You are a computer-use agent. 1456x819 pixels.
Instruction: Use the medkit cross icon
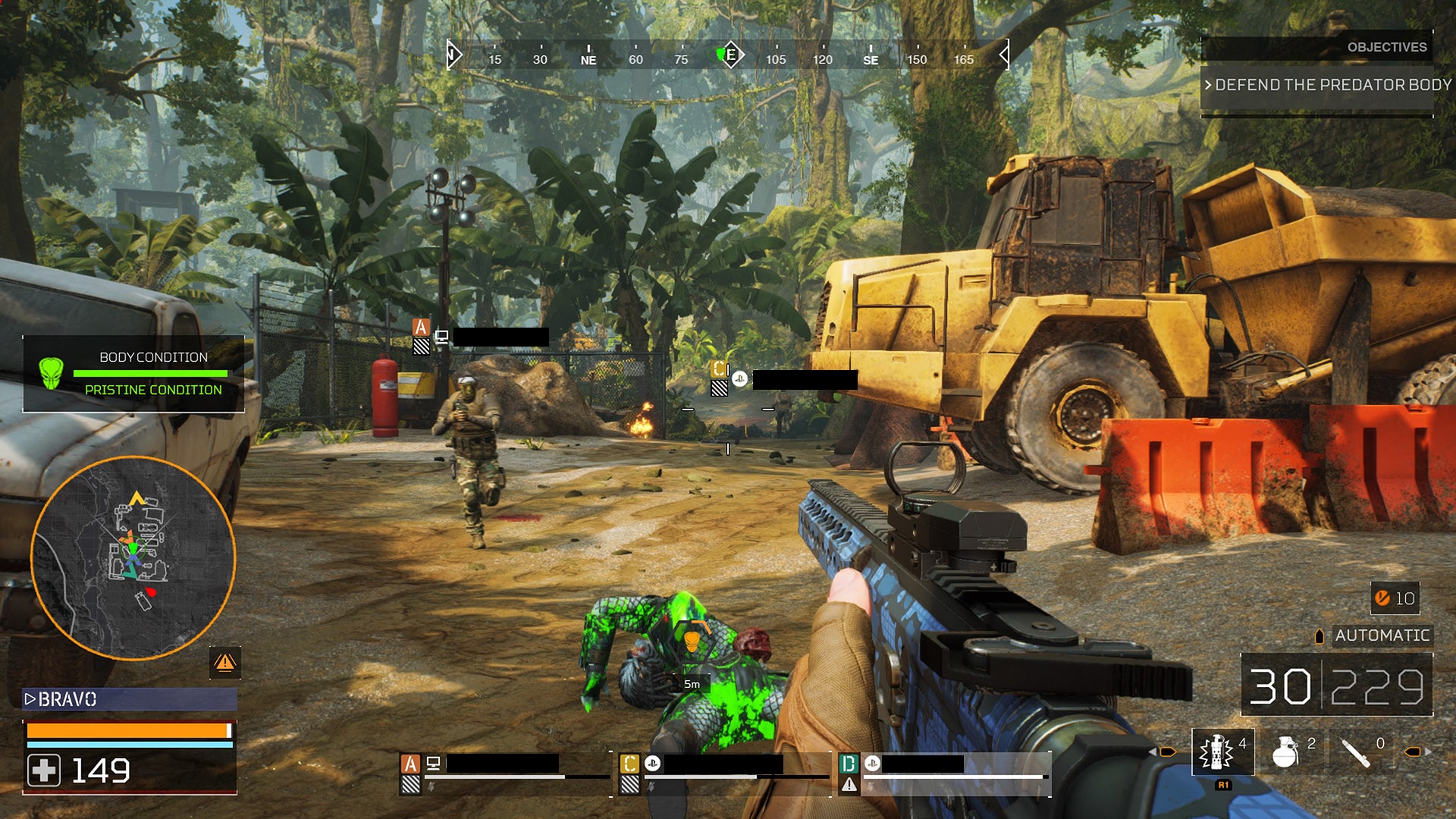(44, 770)
